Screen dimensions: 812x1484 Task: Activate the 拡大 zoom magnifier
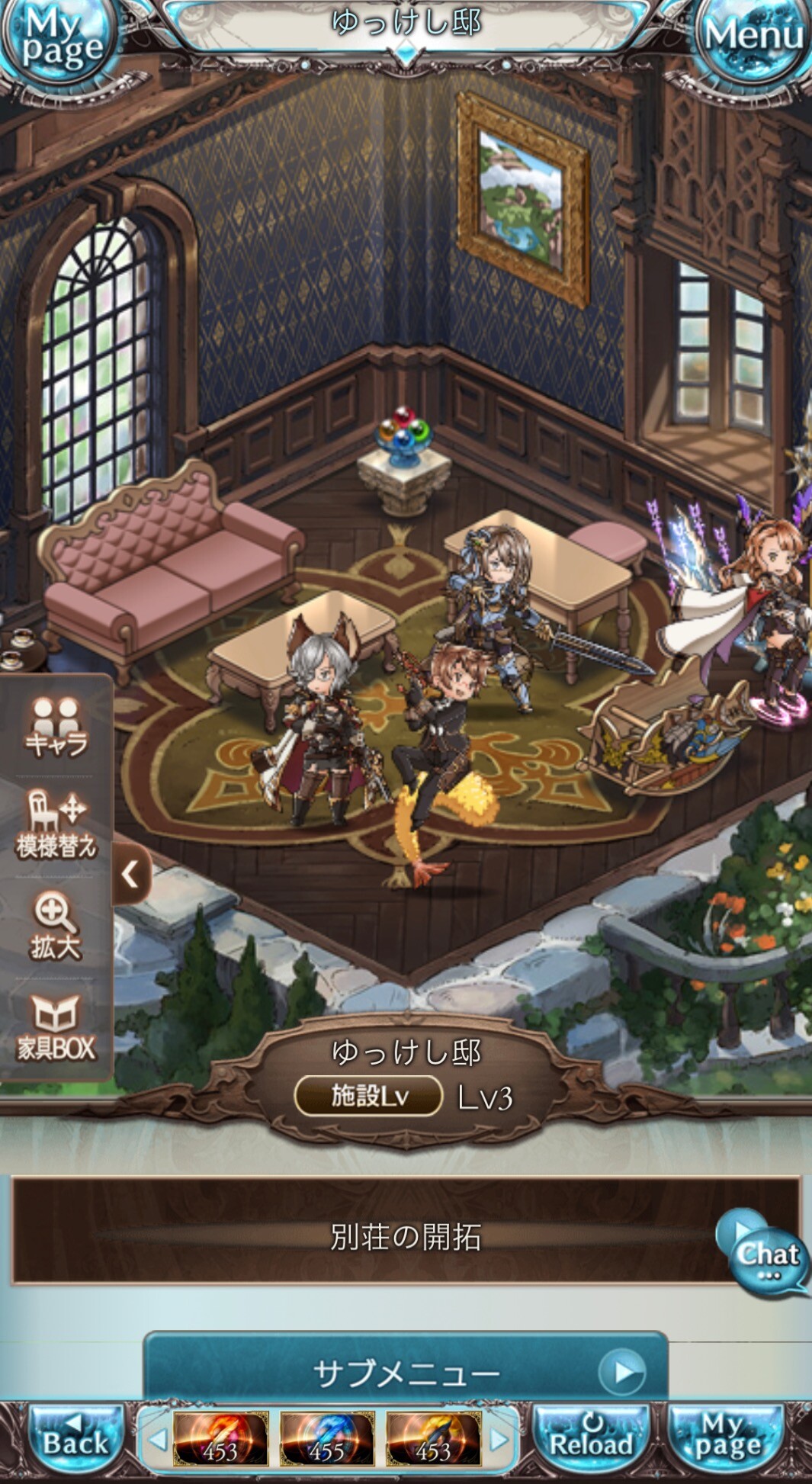click(x=55, y=926)
